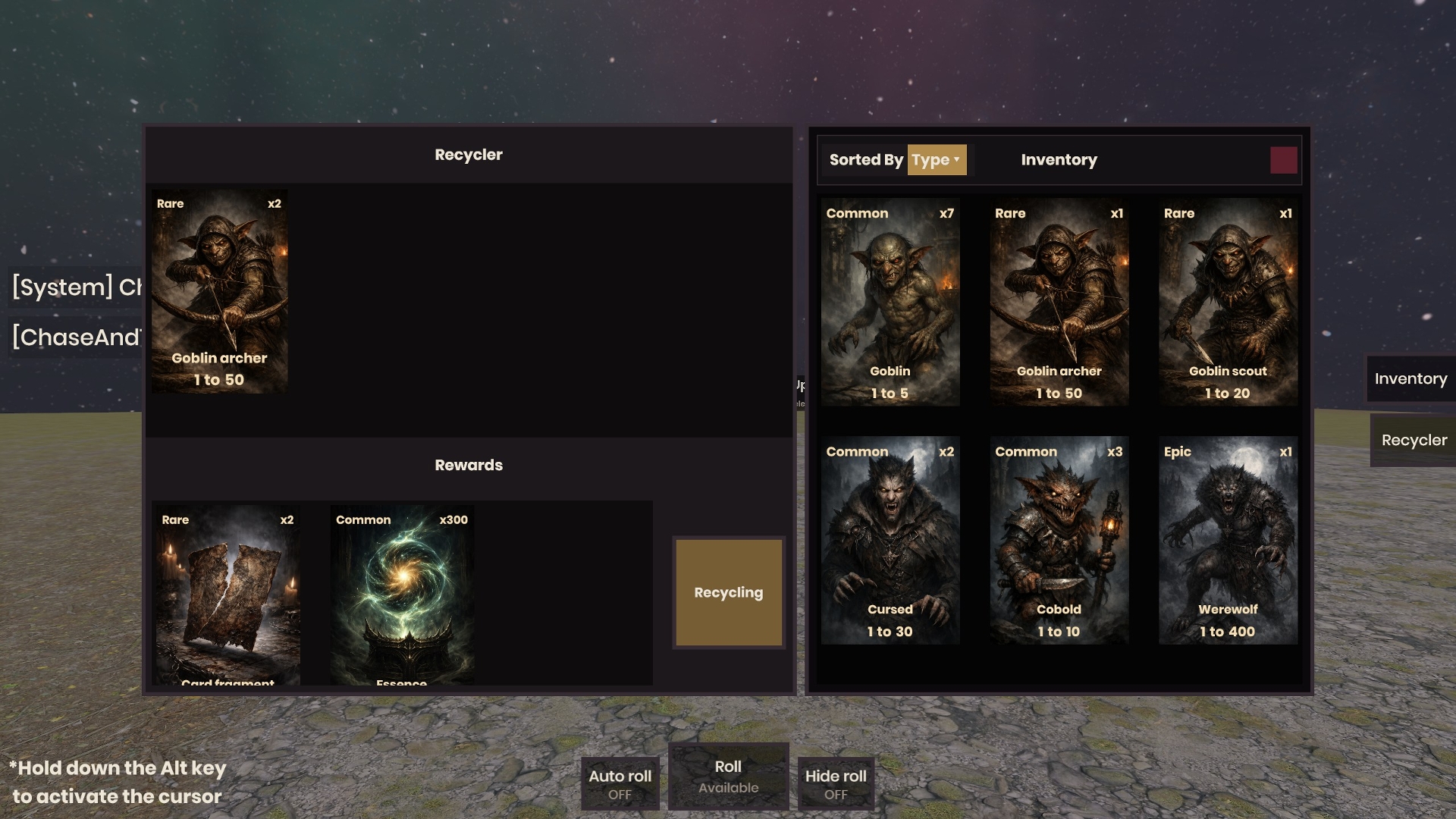Switch to the Recycler side tab
This screenshot has width=1456, height=819.
1413,440
